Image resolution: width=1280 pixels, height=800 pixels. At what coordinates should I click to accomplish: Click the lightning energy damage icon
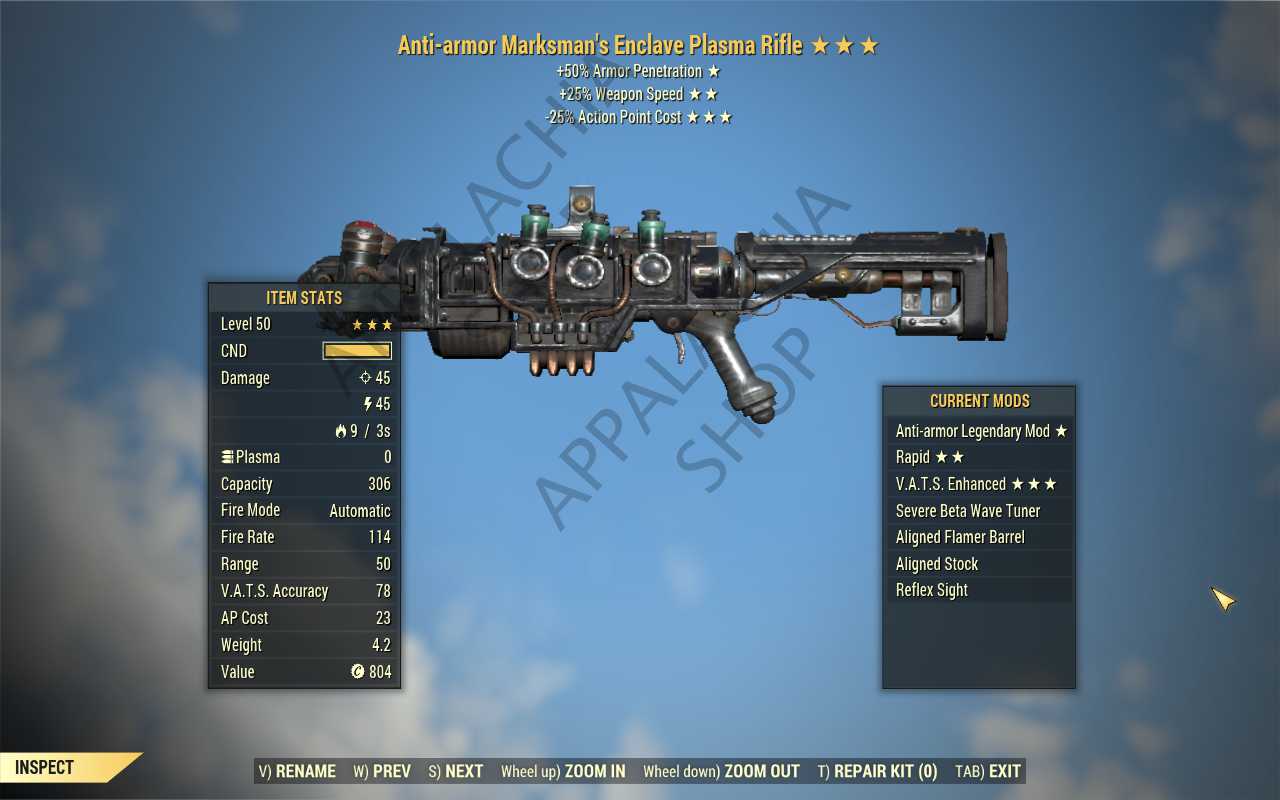tap(370, 404)
